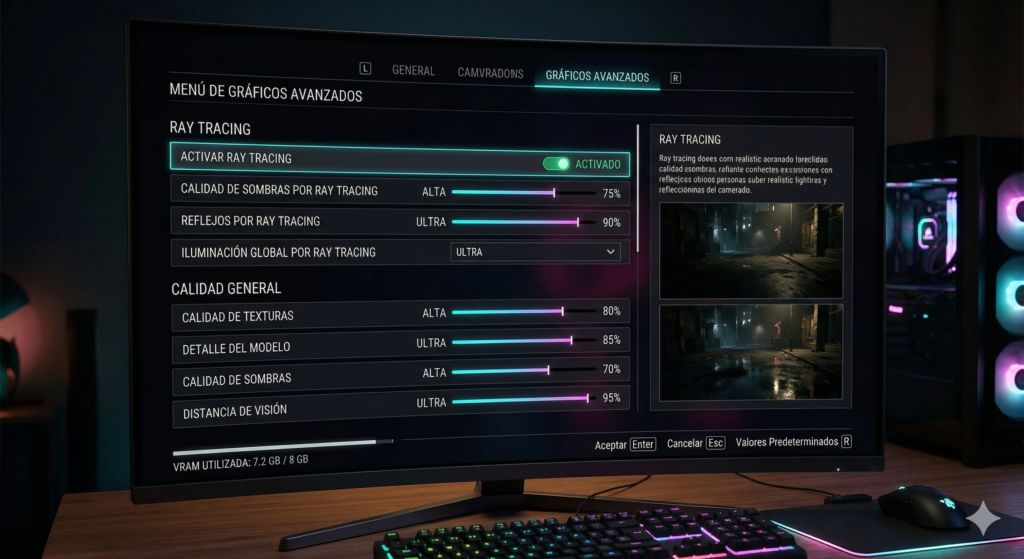Select the GRÁFICOS AVANZADOS tab
The height and width of the screenshot is (559, 1024).
[x=597, y=77]
